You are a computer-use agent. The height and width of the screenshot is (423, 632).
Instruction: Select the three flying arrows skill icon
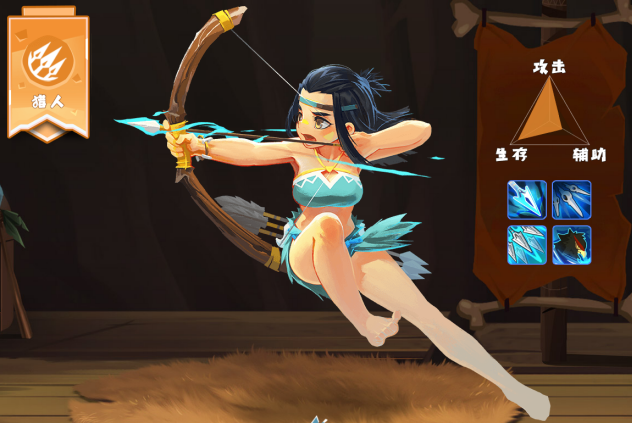pos(571,200)
